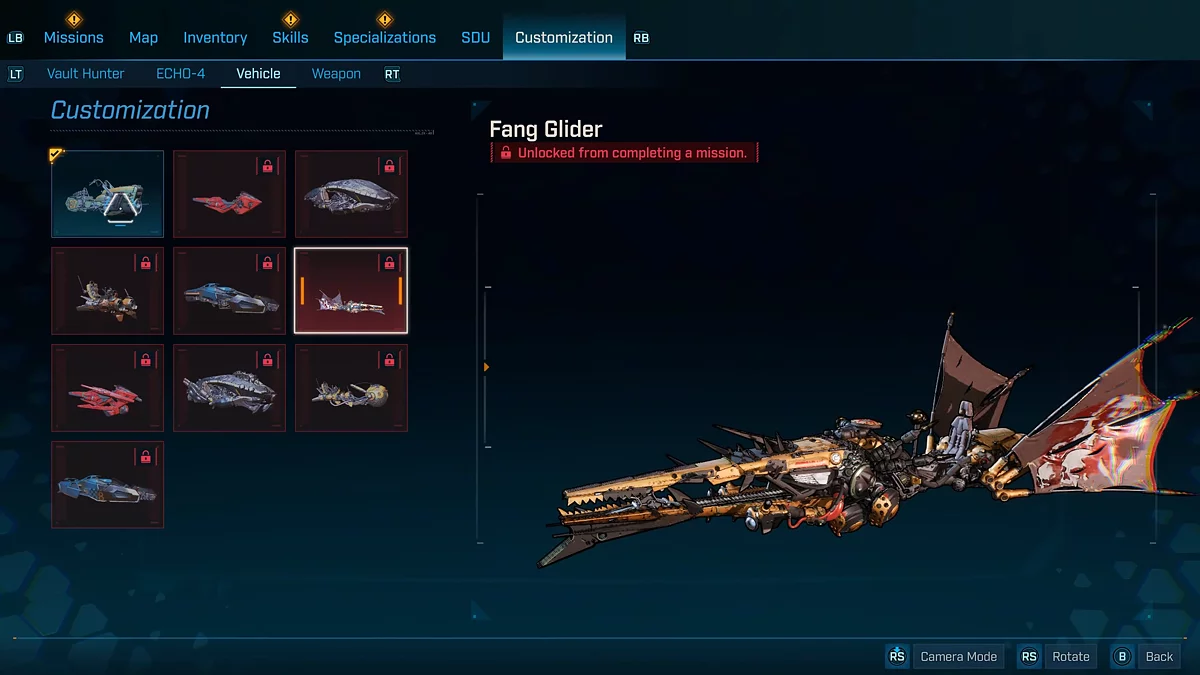The image size is (1200, 675).
Task: Open the Weapon customization sub-tab
Action: [336, 74]
